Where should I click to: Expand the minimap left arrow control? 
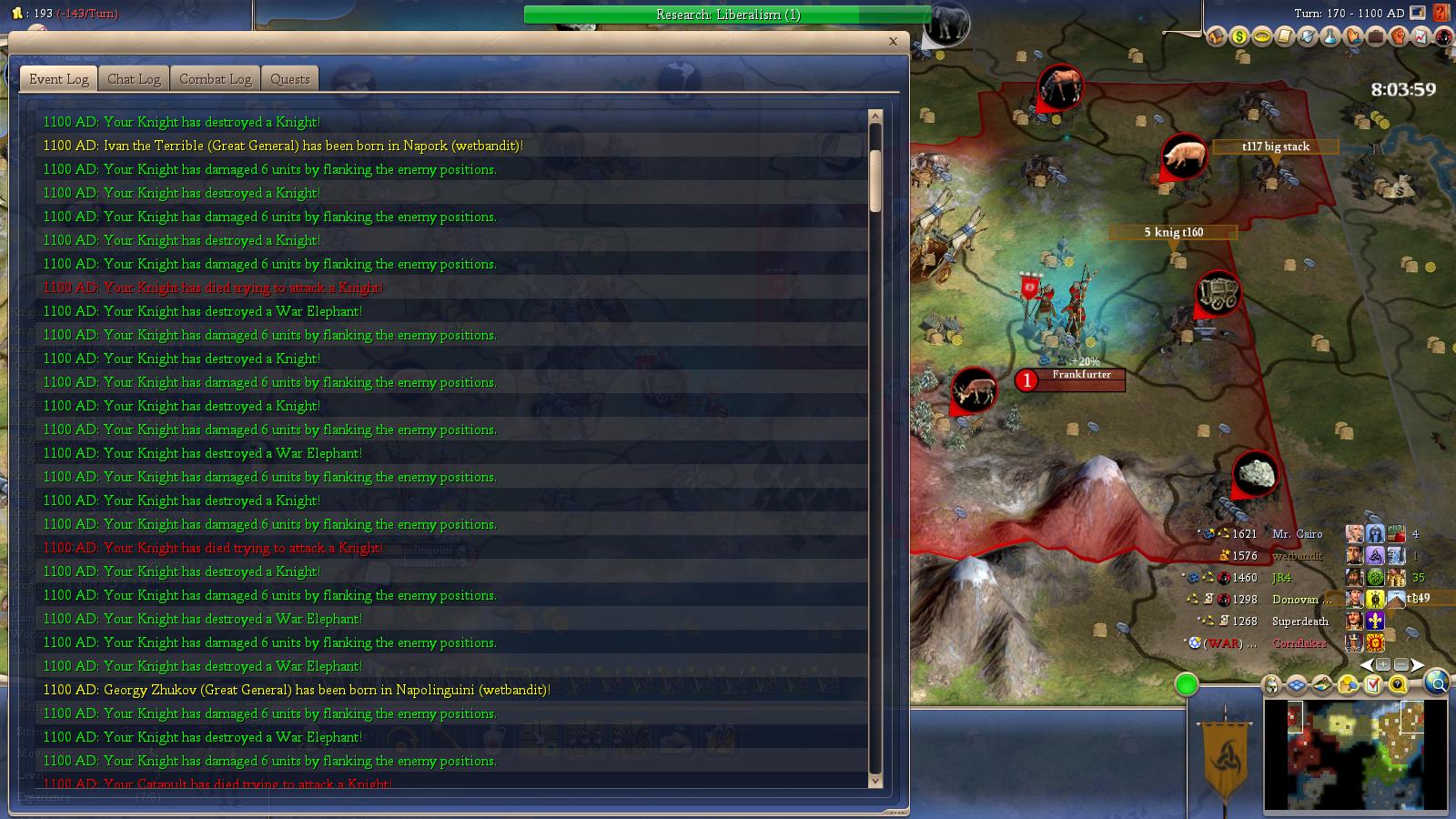[x=1367, y=664]
